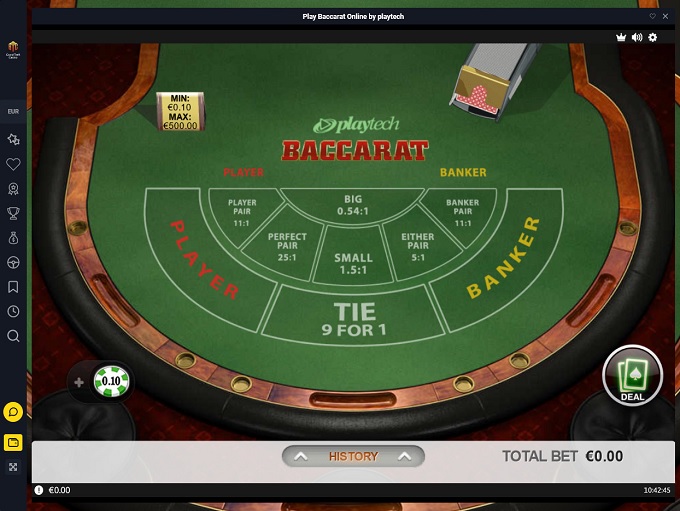Place a bet on the BANKER area

(503, 260)
